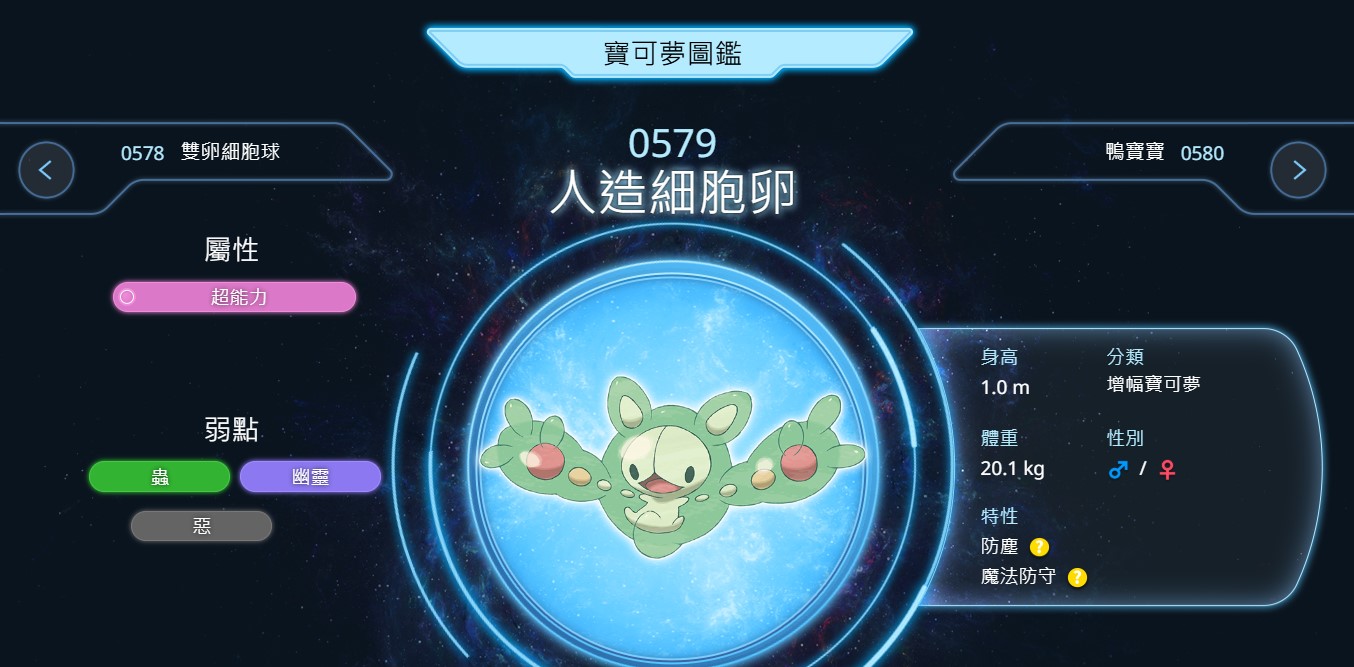
Task: Choose the 惡 weakness badge
Action: tap(201, 526)
